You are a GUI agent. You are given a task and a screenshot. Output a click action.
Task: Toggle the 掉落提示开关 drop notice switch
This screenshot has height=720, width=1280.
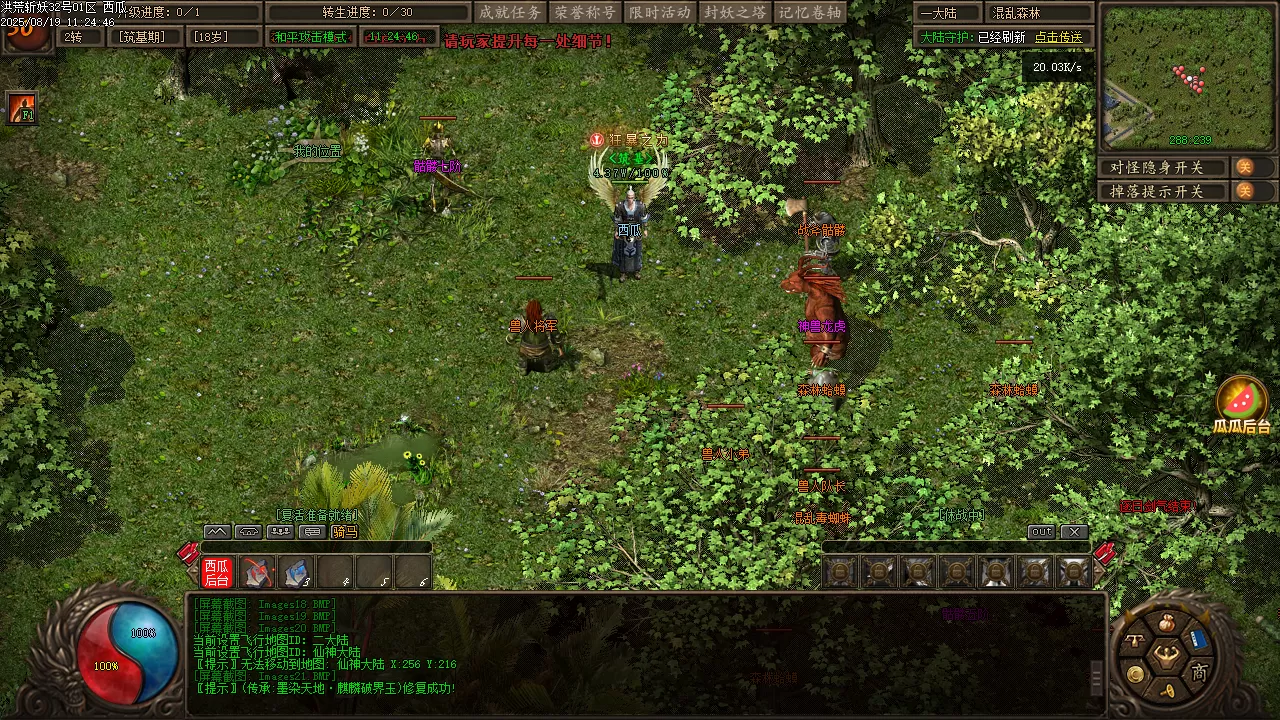1245,191
